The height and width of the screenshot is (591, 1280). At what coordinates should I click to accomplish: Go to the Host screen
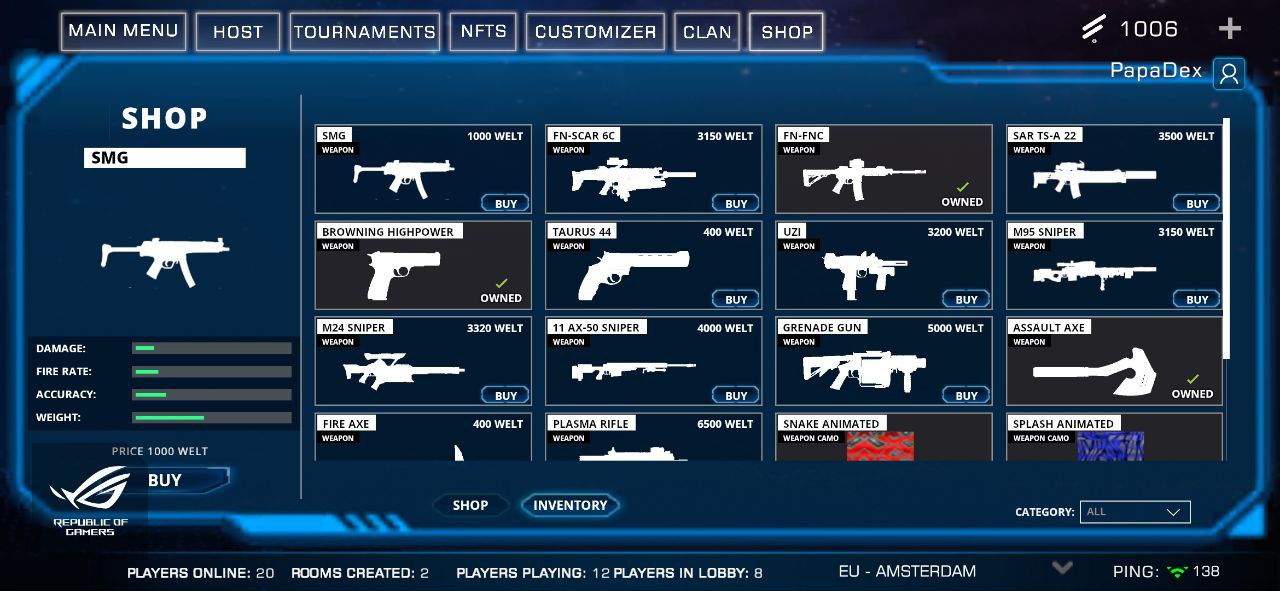(x=237, y=32)
